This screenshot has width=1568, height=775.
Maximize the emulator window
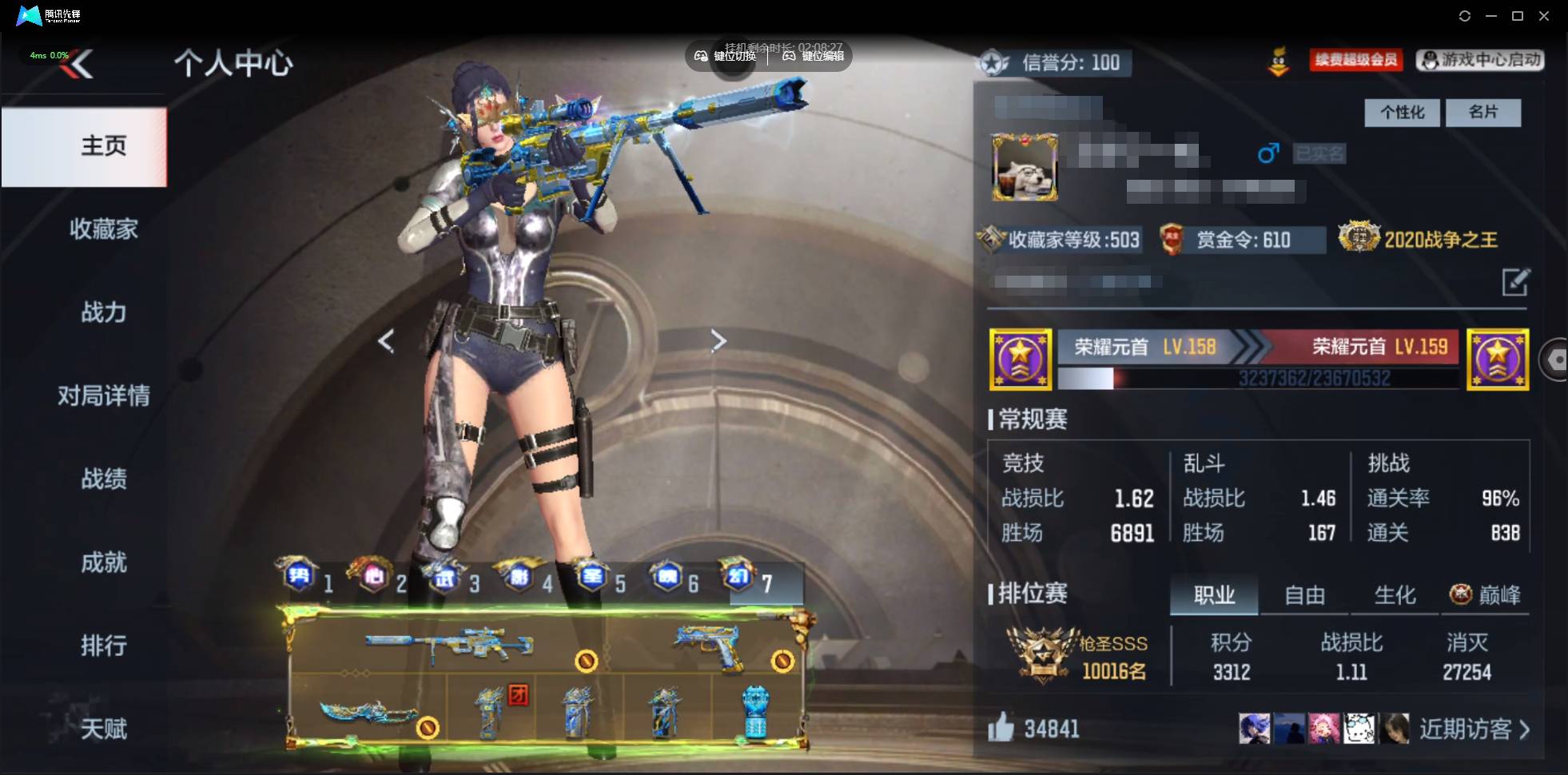[x=1518, y=16]
